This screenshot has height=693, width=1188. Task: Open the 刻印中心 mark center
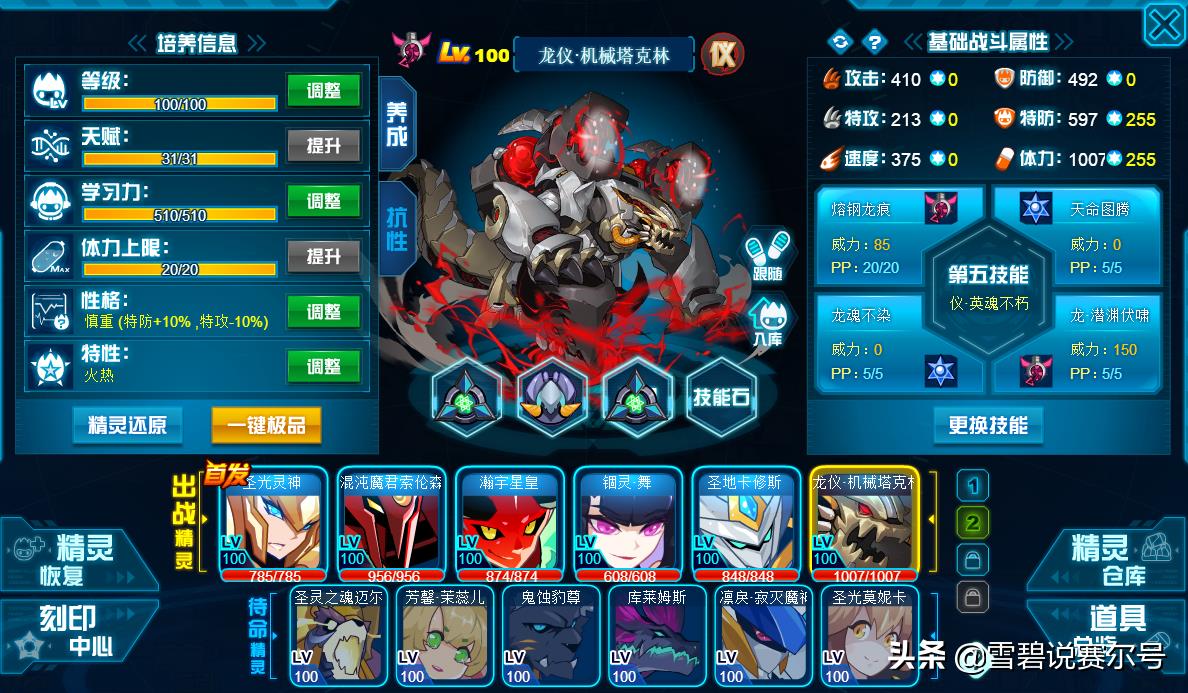[x=78, y=630]
